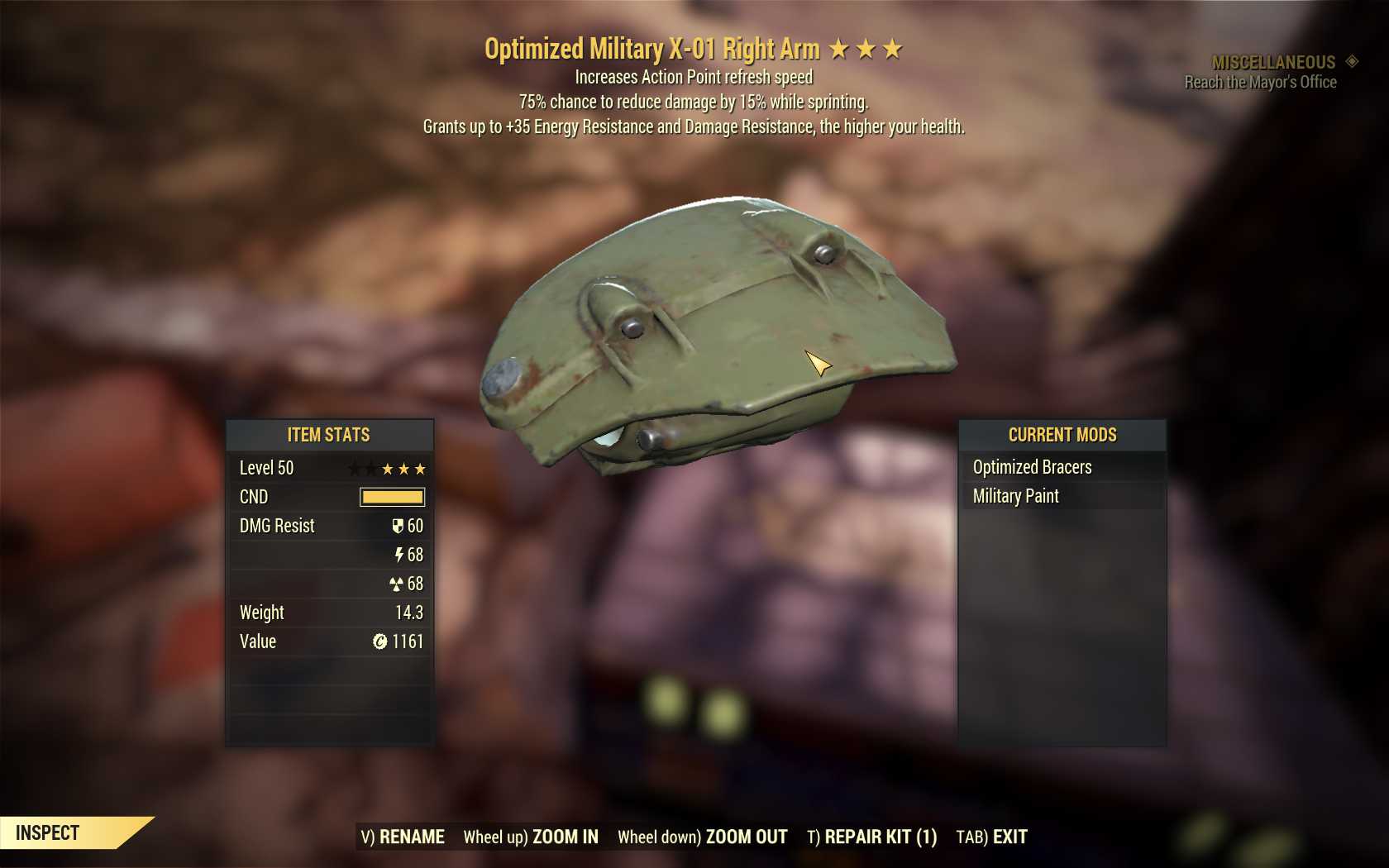Click the Zoom Out button

703,837
